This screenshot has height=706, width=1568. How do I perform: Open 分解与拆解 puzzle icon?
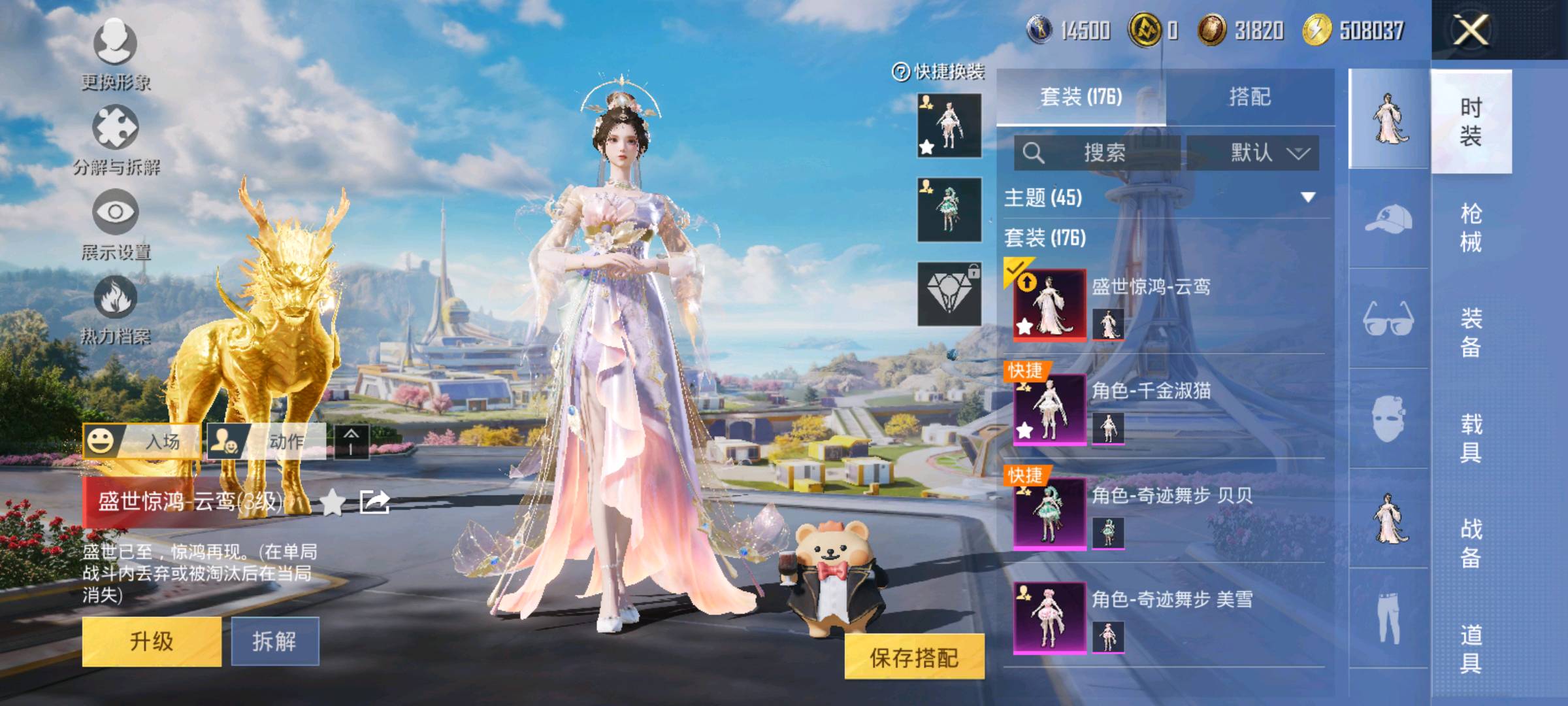pyautogui.click(x=116, y=139)
